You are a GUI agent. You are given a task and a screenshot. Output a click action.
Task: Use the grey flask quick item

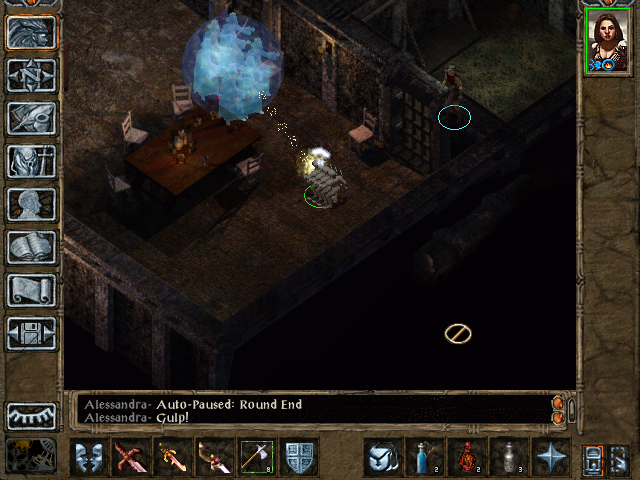[x=508, y=457]
